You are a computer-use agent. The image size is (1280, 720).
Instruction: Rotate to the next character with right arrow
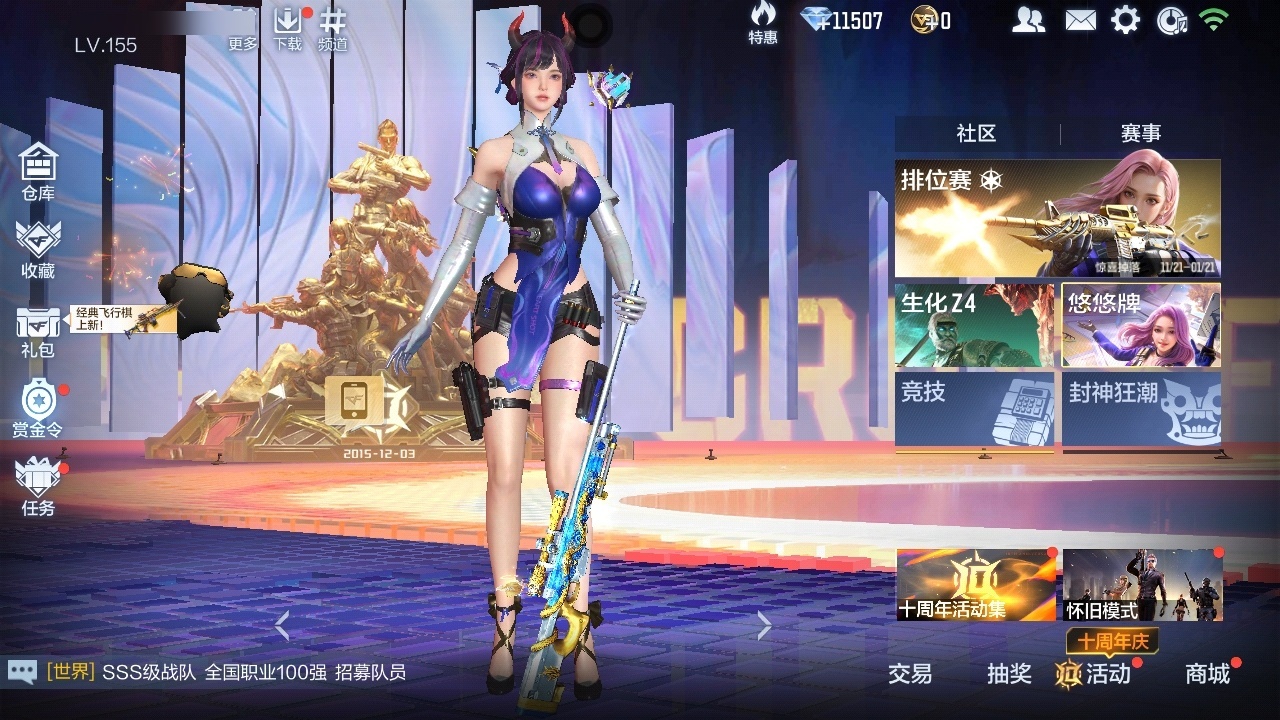pos(764,626)
